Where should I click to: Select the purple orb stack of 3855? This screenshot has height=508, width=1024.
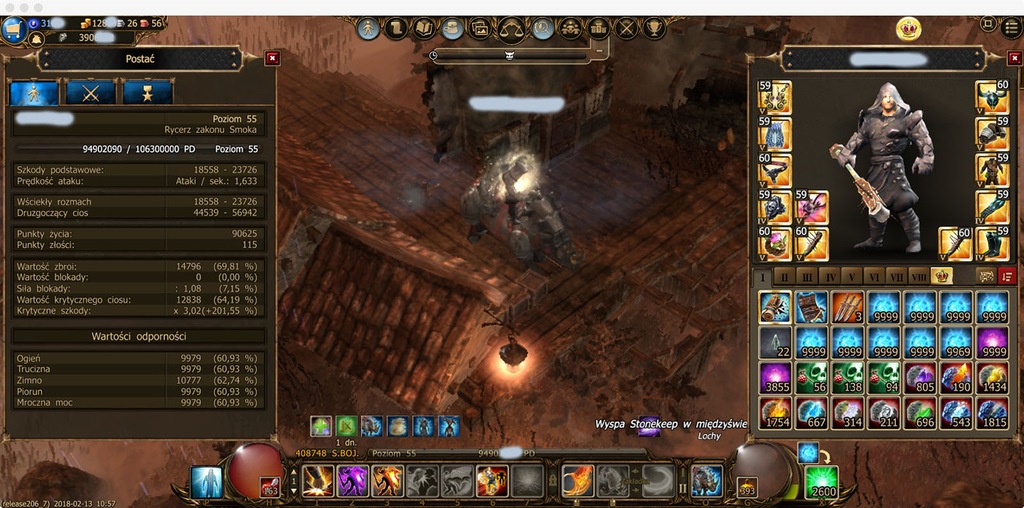pyautogui.click(x=775, y=377)
